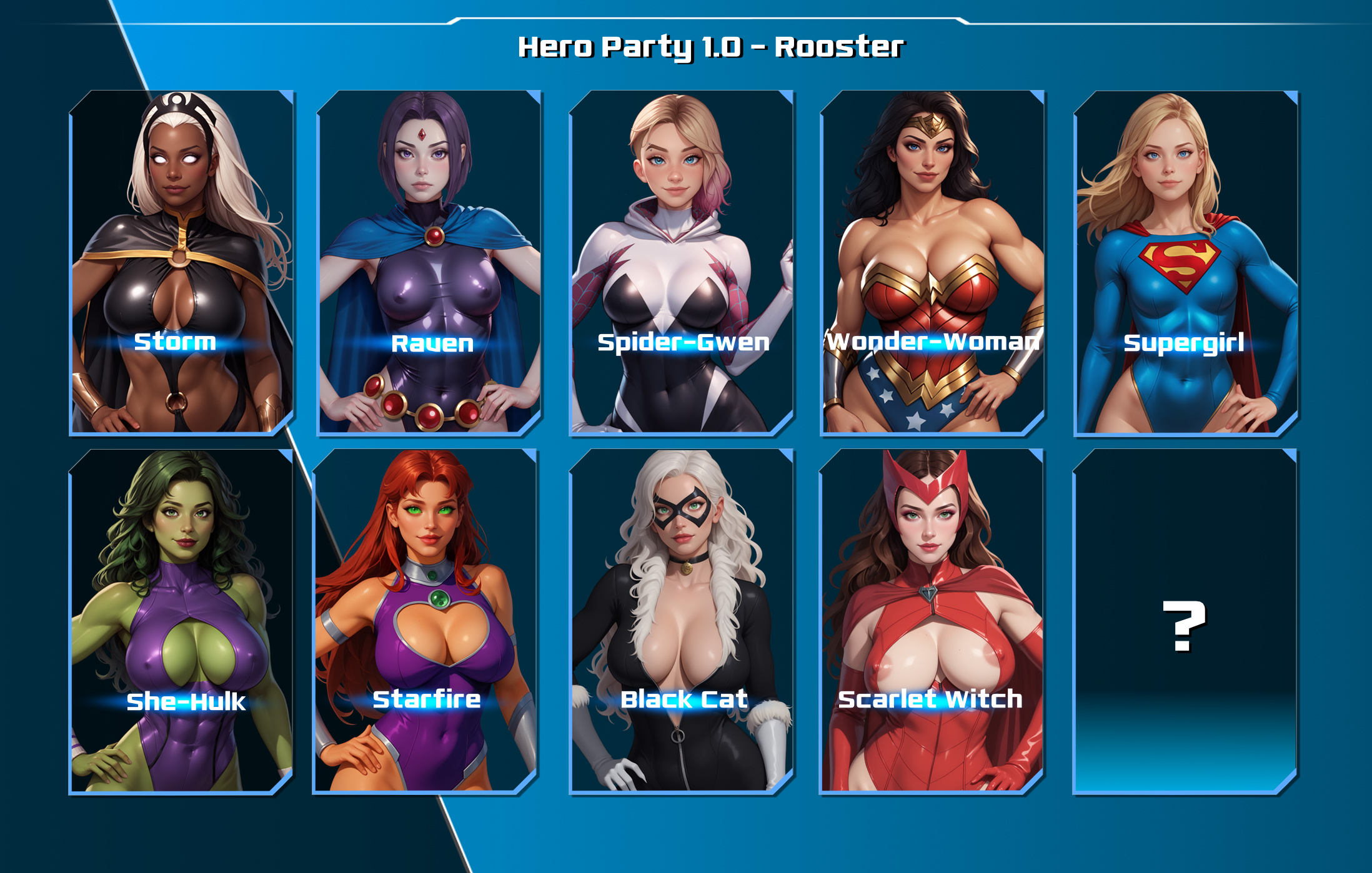This screenshot has height=873, width=1372.
Task: Choose the Black Cat card
Action: (682, 621)
